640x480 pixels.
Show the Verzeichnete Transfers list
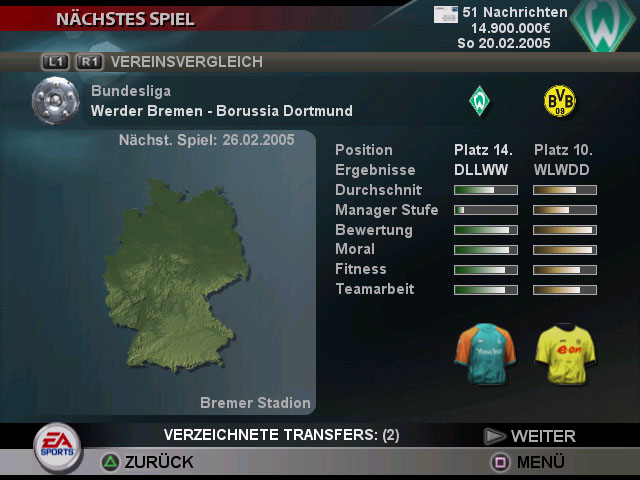(281, 435)
